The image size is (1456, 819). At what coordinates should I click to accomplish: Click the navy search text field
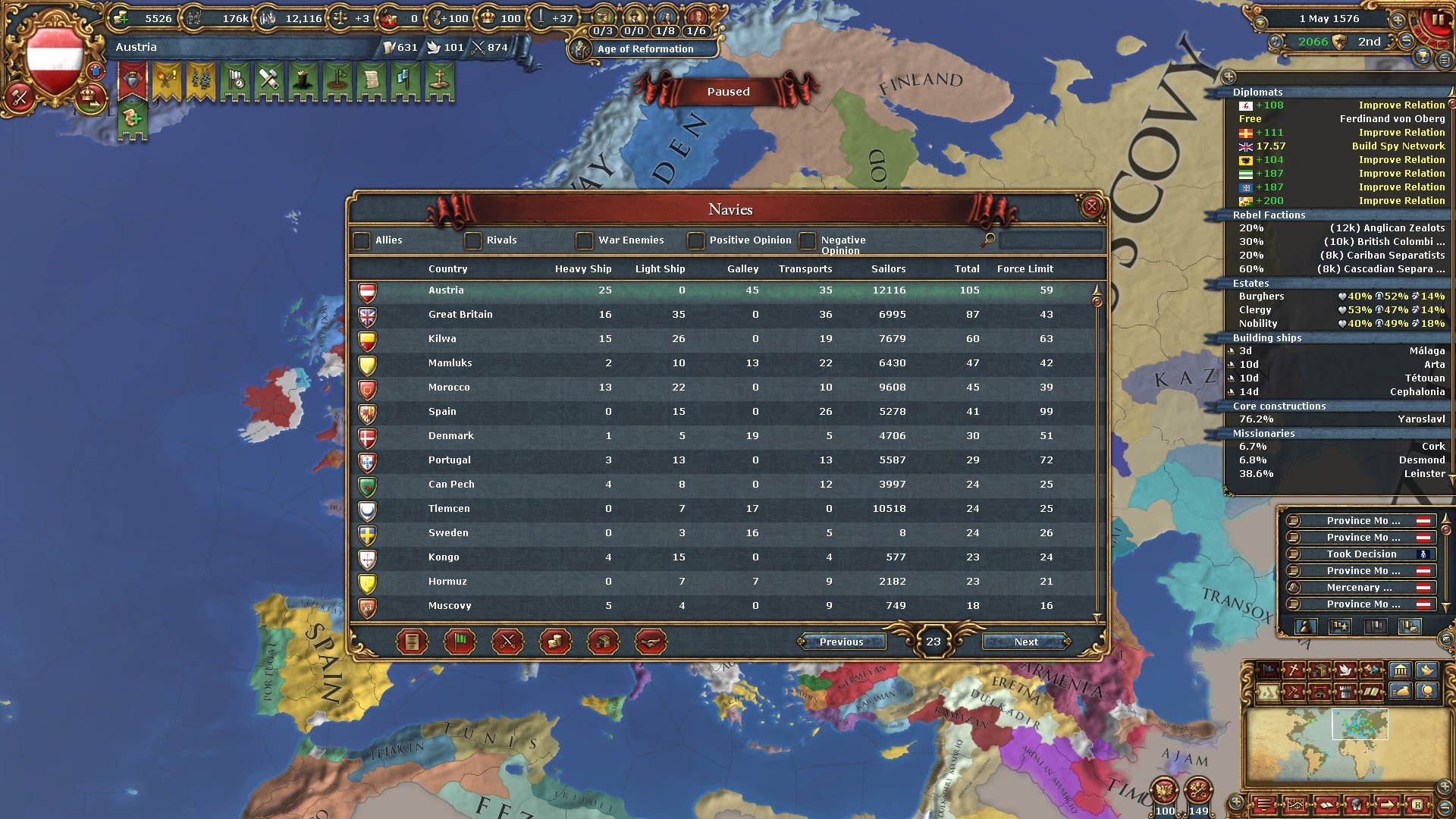pos(1050,240)
